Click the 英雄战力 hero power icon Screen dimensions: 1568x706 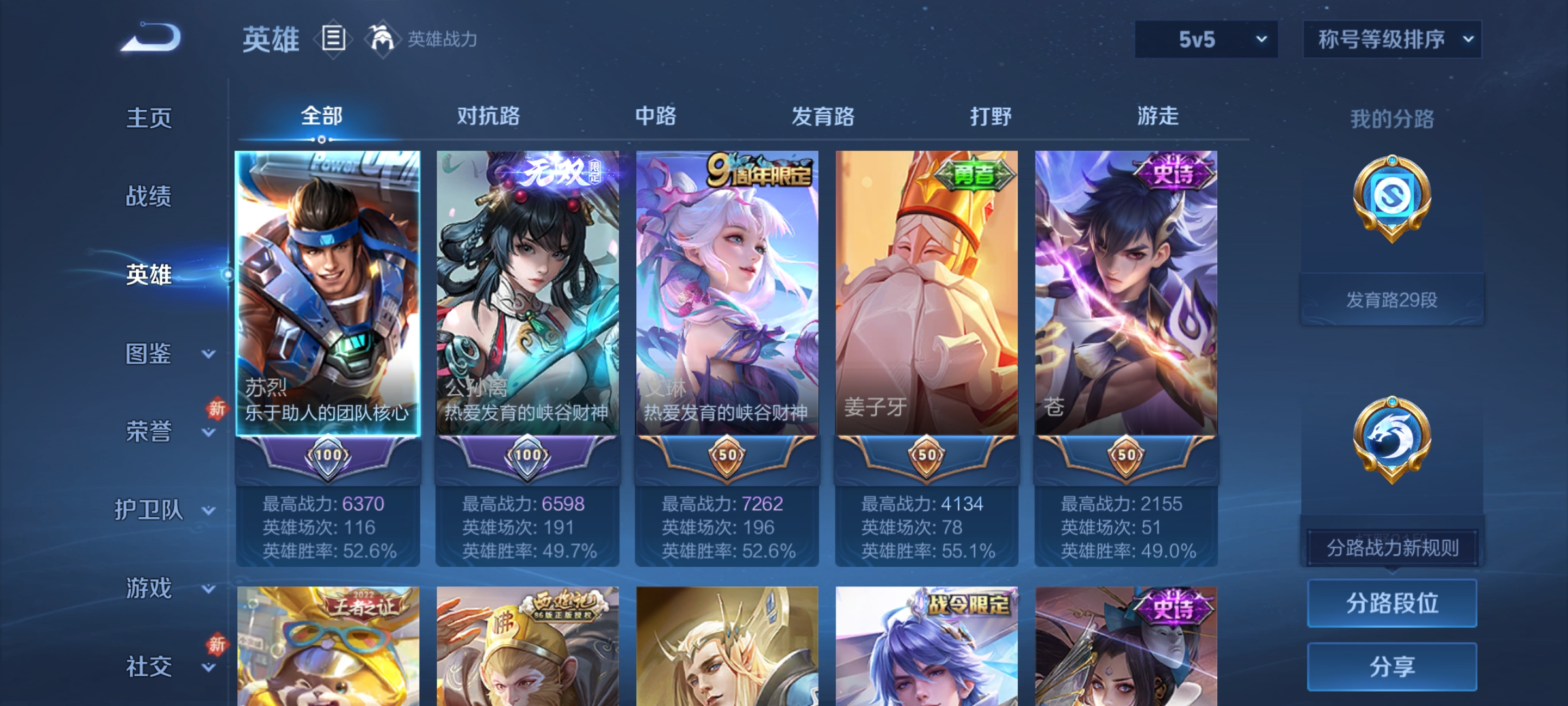[382, 39]
